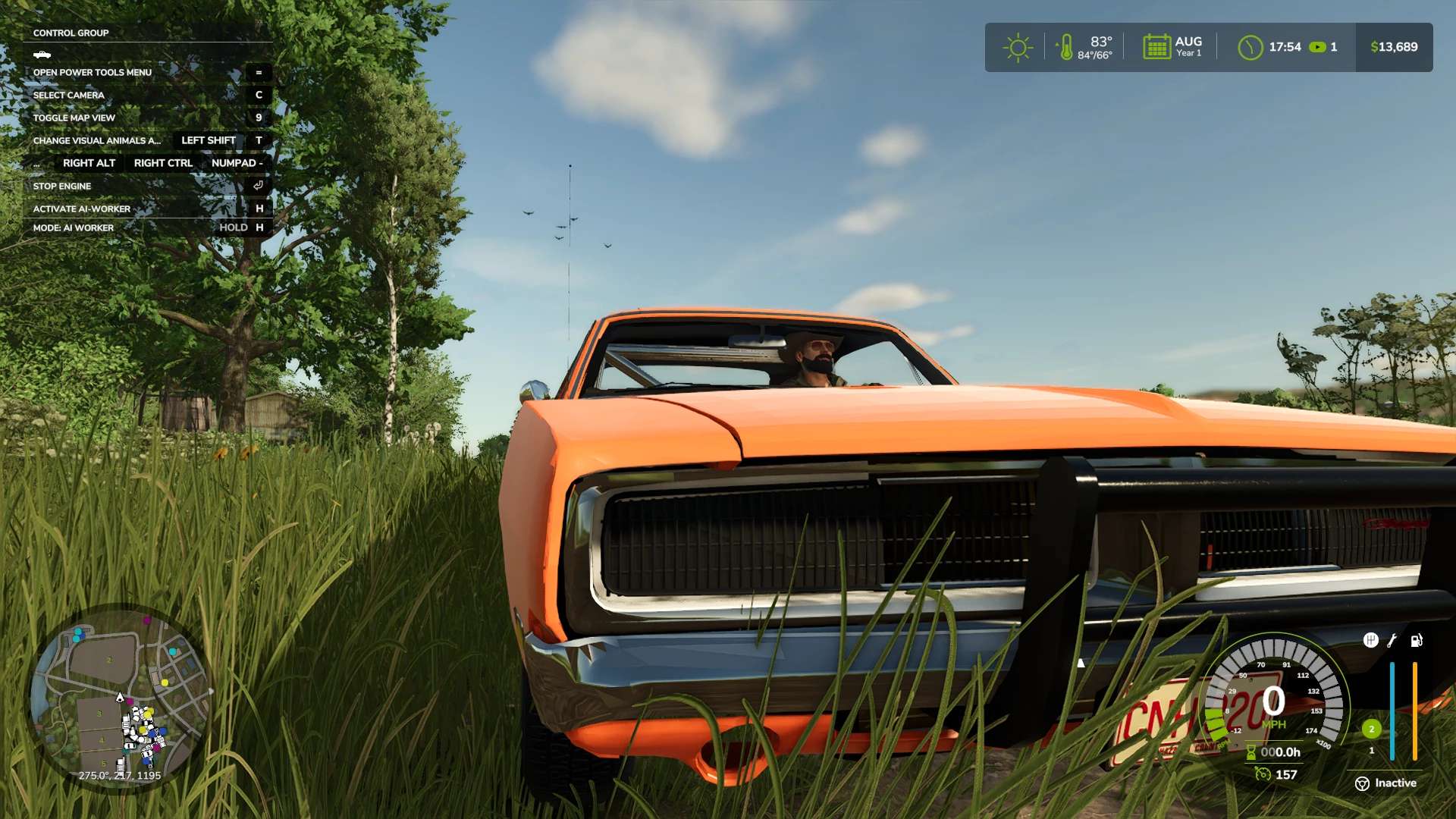Choose the Activate AI-Worker entry
Screen dimensions: 1456x819
[82, 209]
